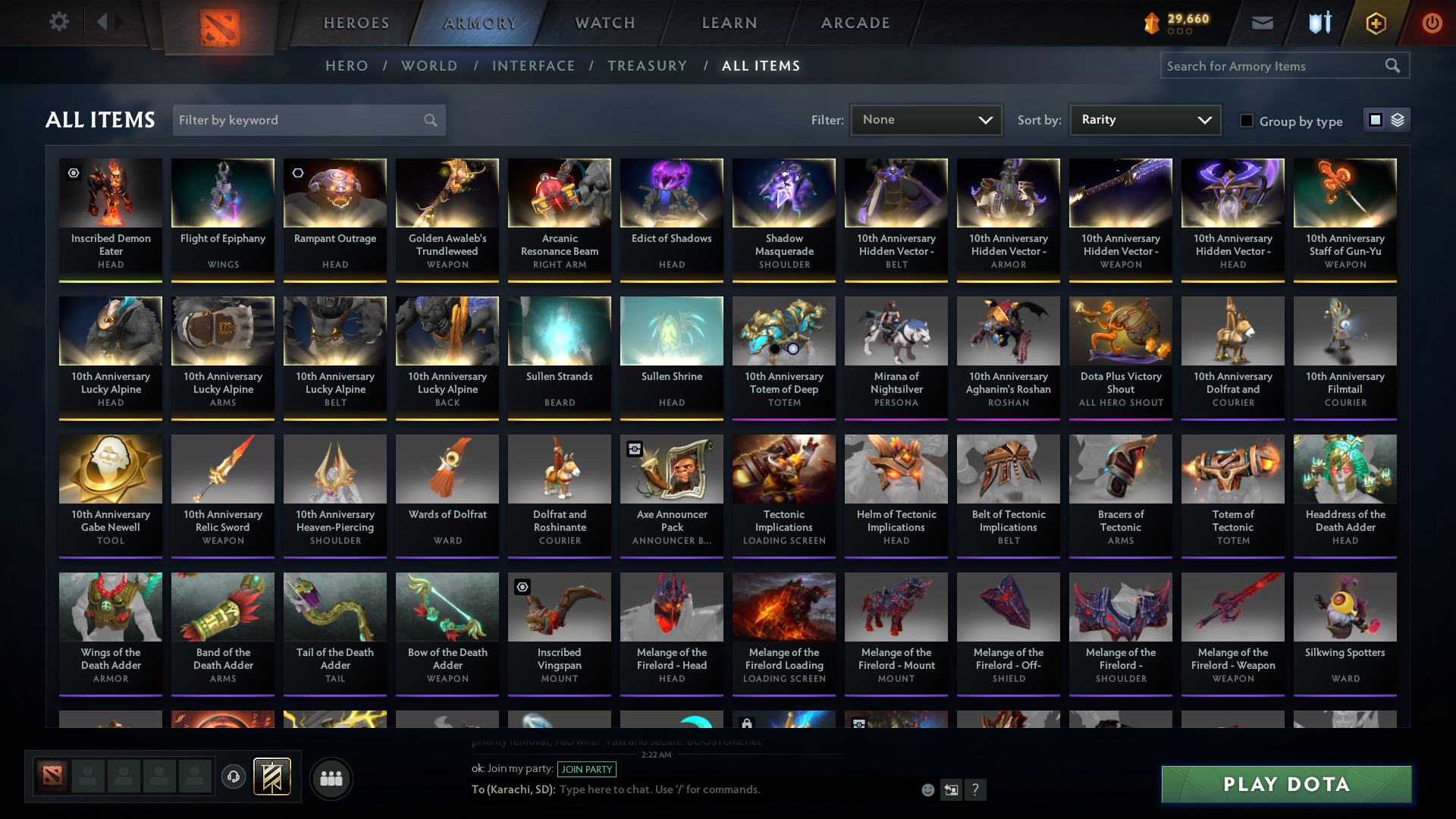Screen dimensions: 1456x819
Task: Open the Sort by Rarity dropdown
Action: (x=1144, y=119)
